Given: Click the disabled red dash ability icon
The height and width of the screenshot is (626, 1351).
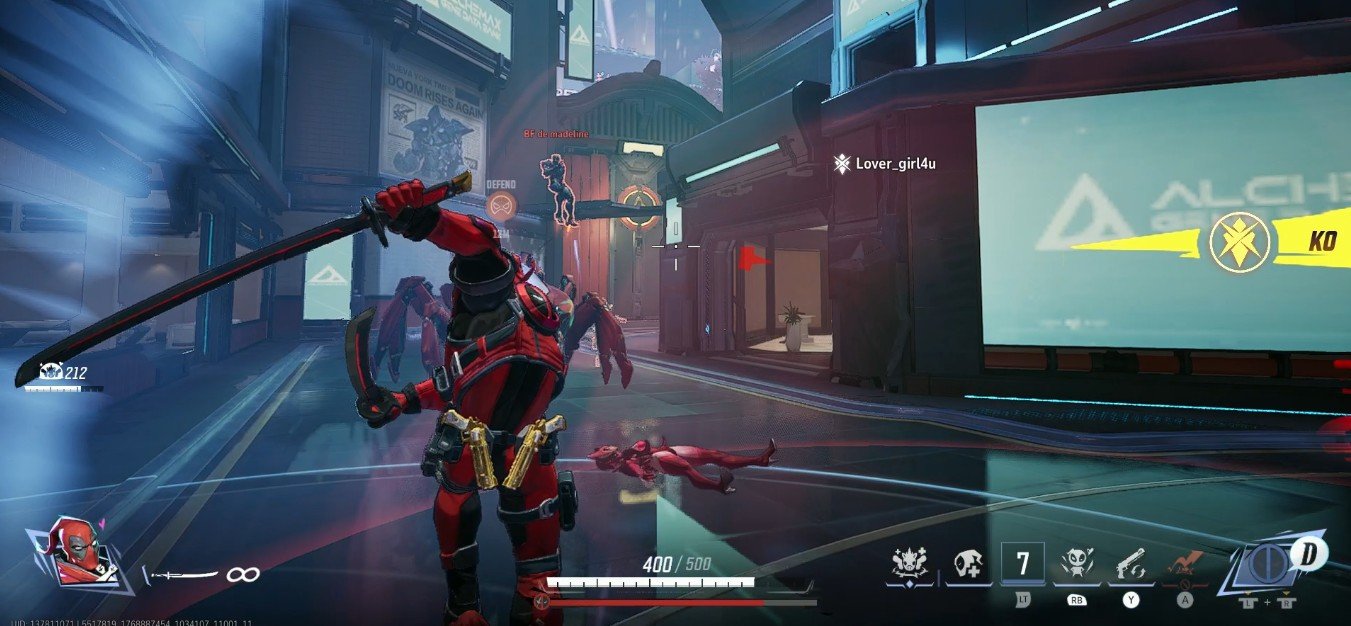Looking at the screenshot, I should [1185, 565].
